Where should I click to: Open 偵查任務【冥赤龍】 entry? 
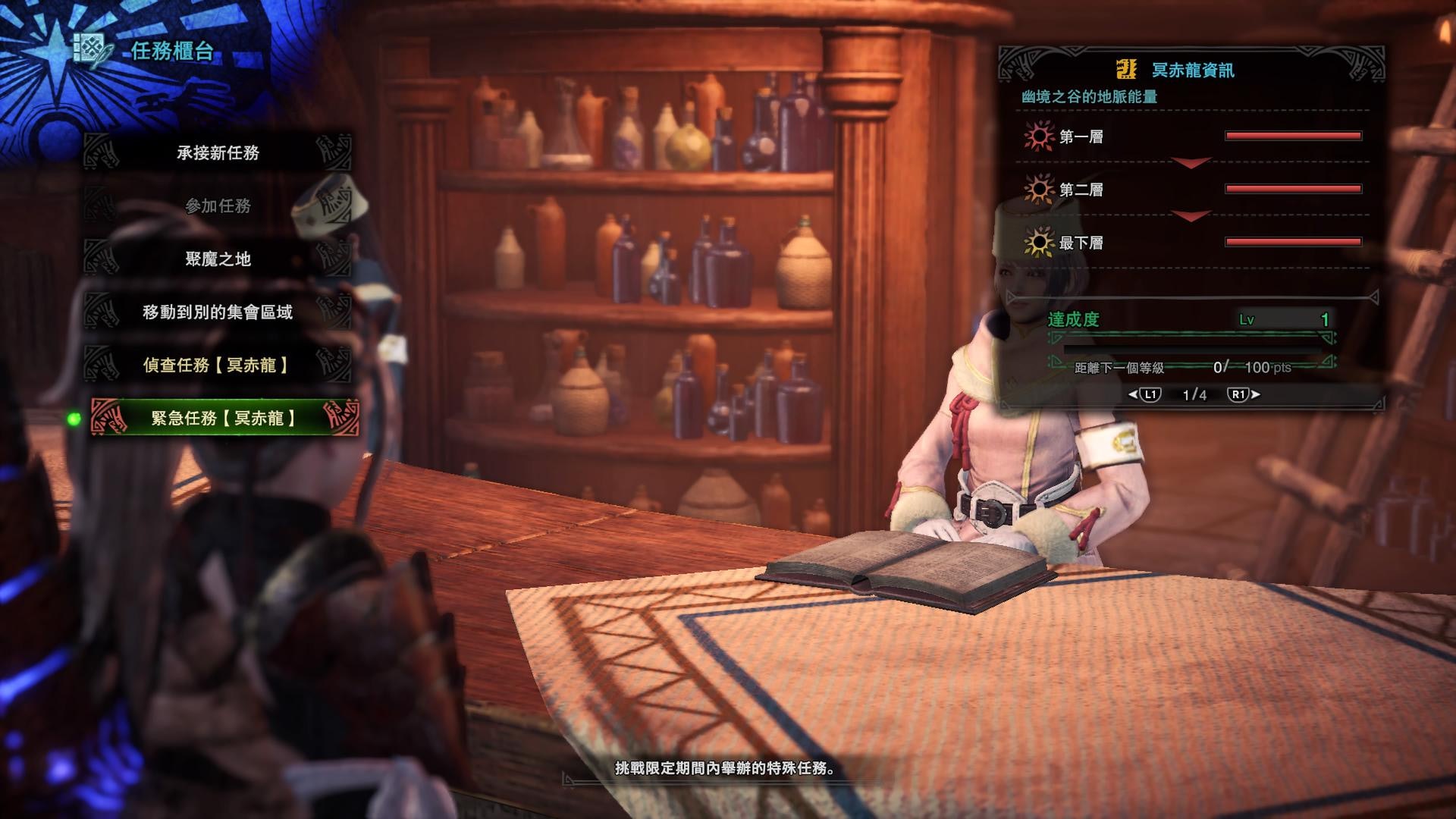[218, 365]
